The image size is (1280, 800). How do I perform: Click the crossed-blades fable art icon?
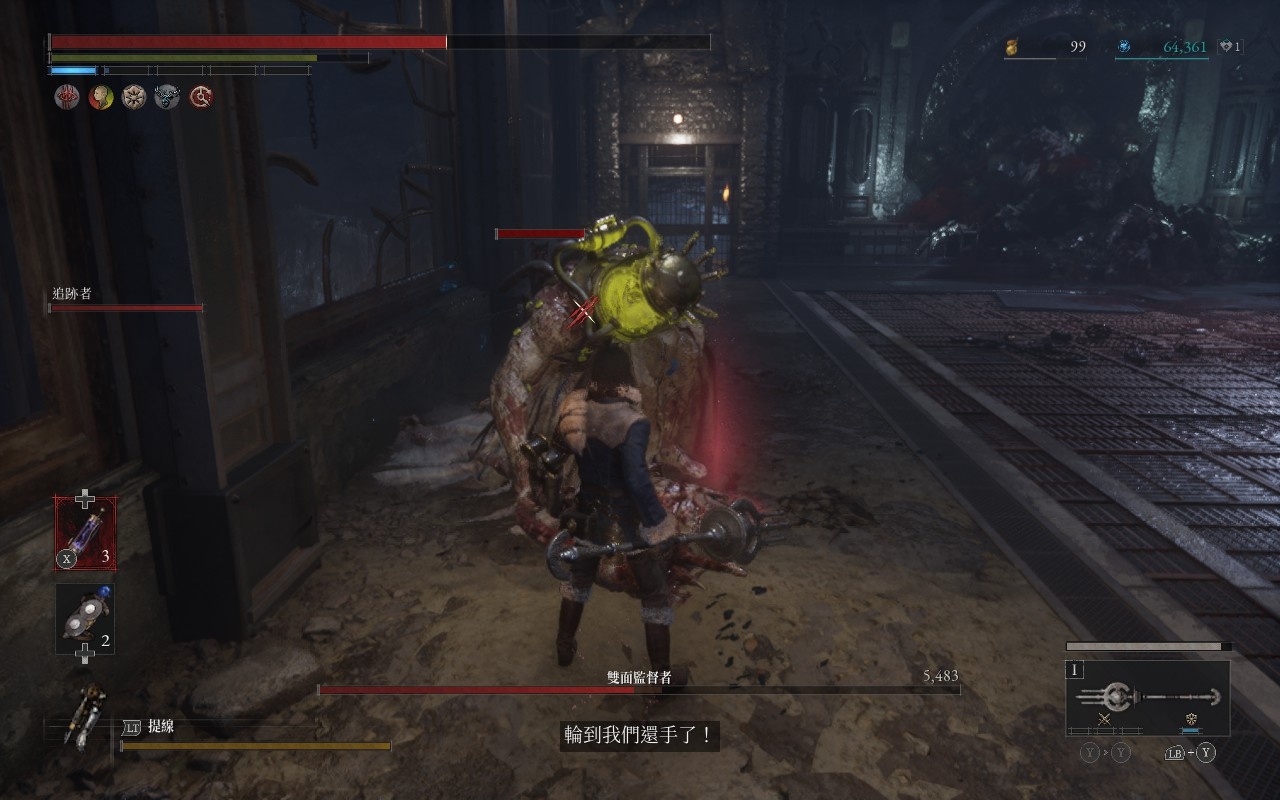pos(1104,719)
